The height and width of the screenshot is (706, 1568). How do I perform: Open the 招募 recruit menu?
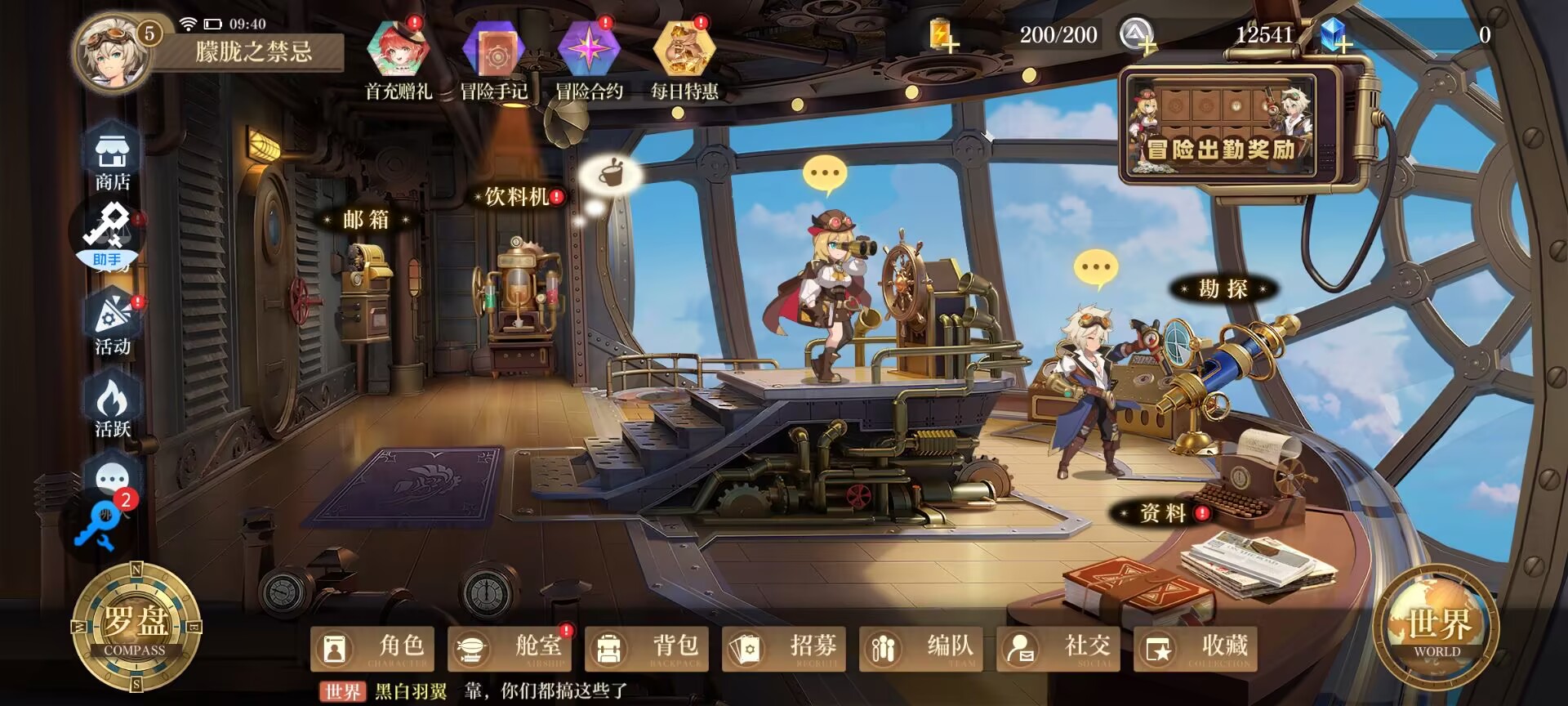pyautogui.click(x=784, y=650)
